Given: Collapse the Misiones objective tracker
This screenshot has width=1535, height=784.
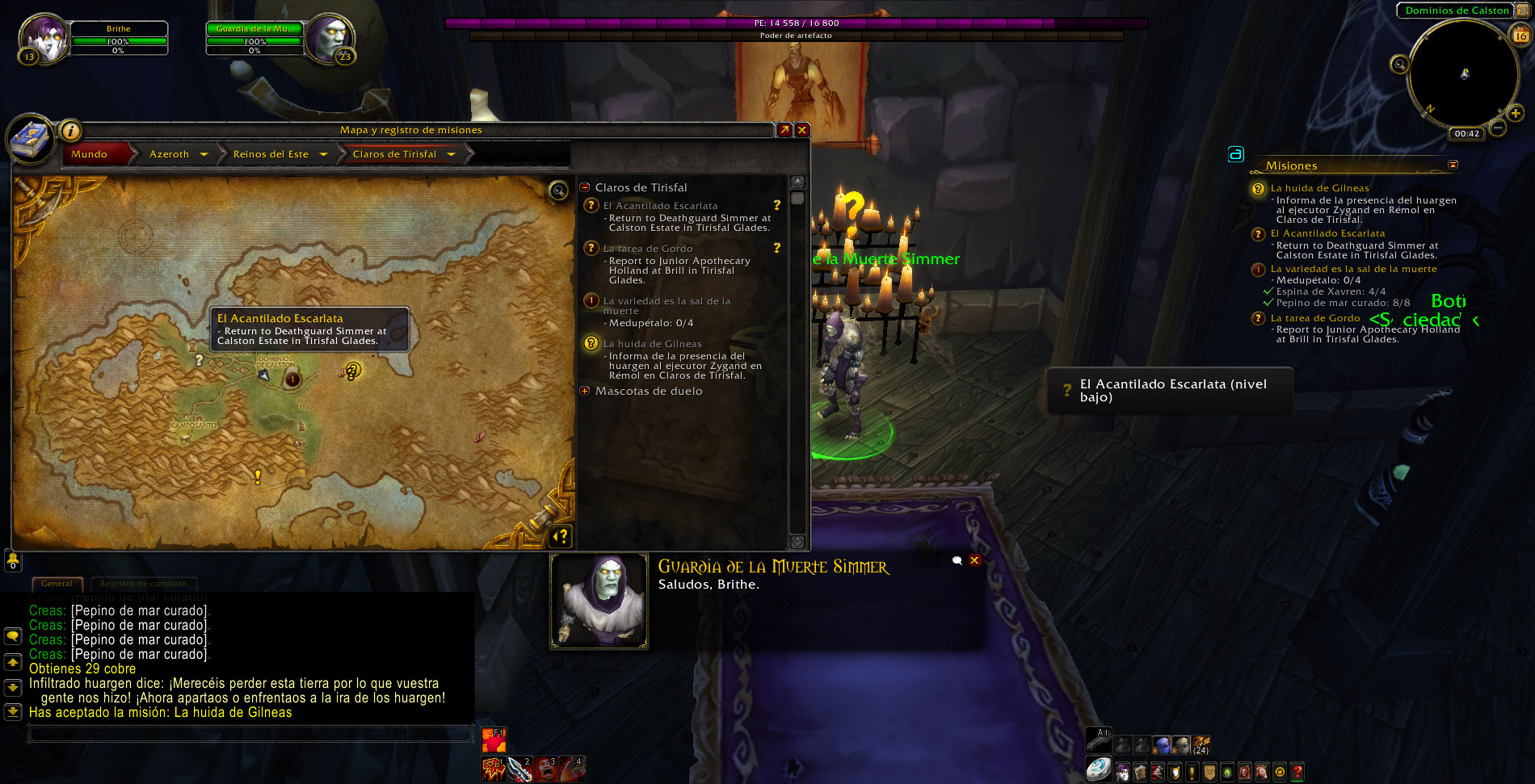Looking at the screenshot, I should pos(1453,165).
